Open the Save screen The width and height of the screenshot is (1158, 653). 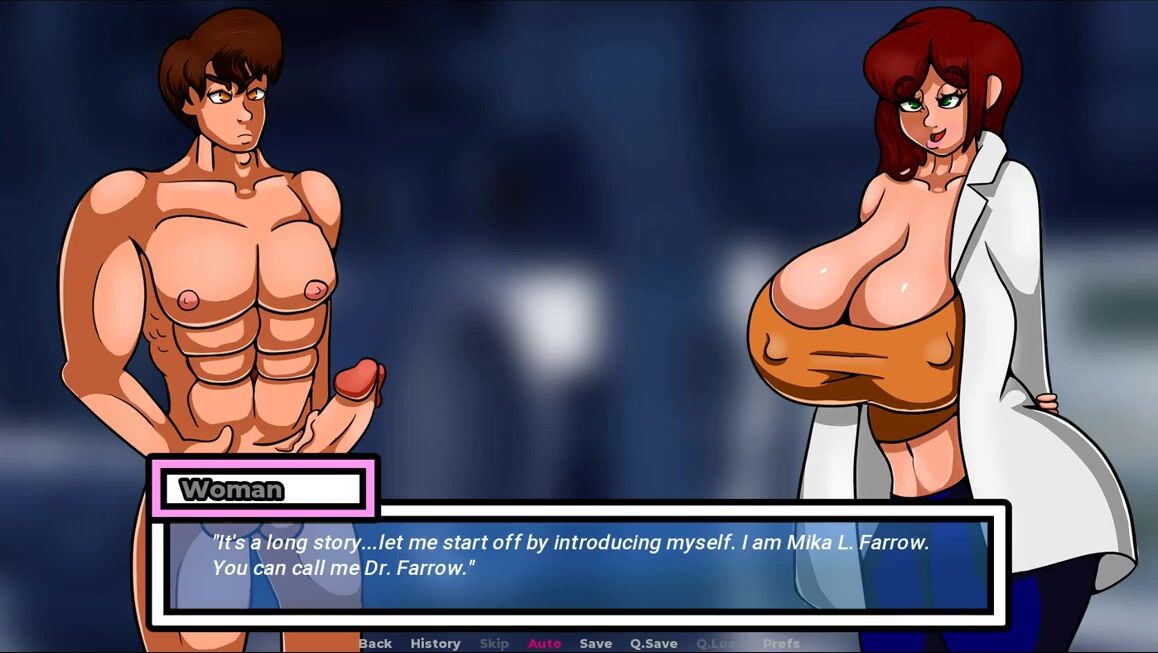(595, 643)
